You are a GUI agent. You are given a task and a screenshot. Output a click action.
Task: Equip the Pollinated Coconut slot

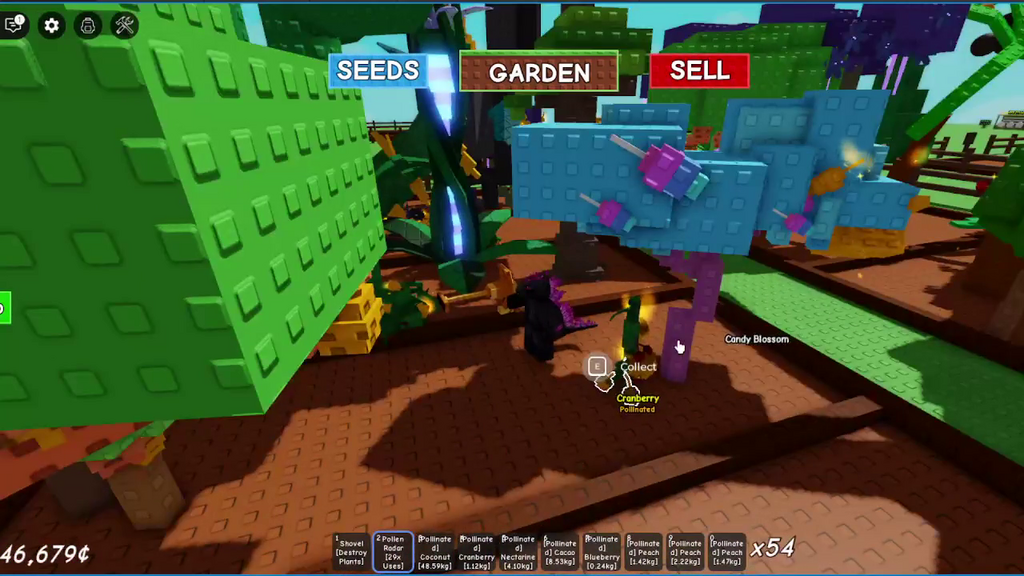(435, 551)
